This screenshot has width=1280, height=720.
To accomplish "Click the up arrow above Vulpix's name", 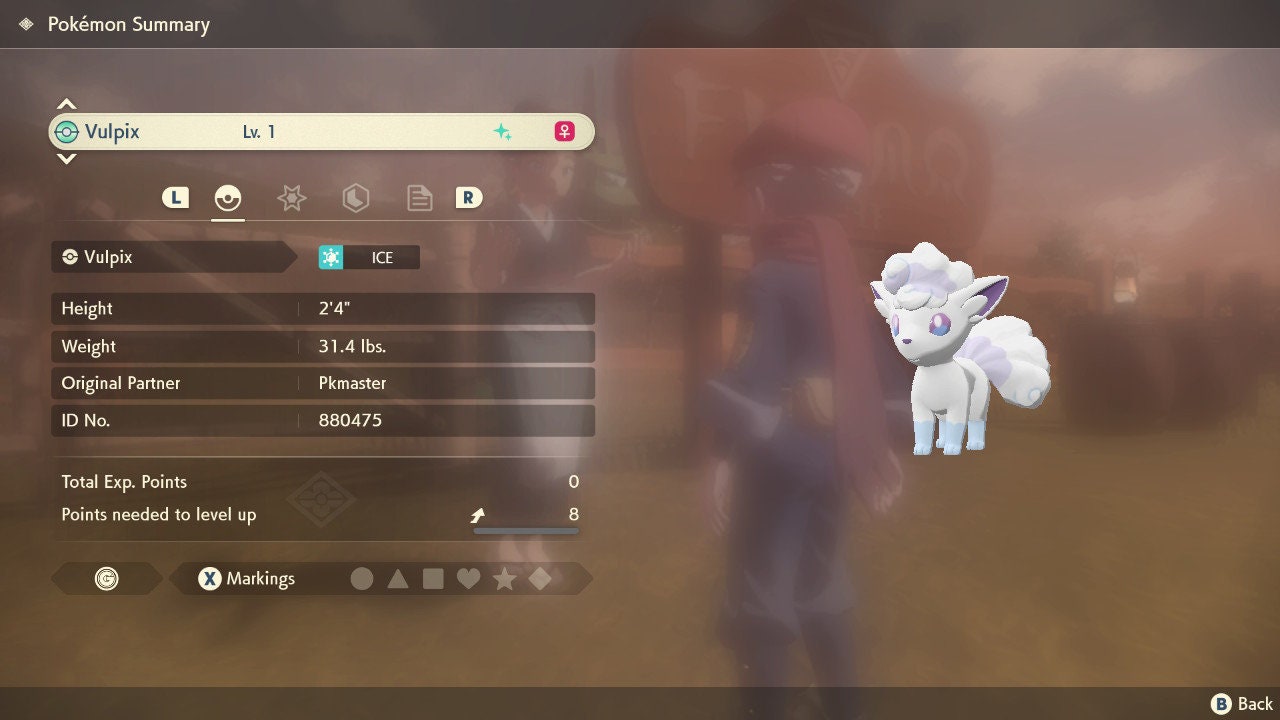I will pos(66,103).
